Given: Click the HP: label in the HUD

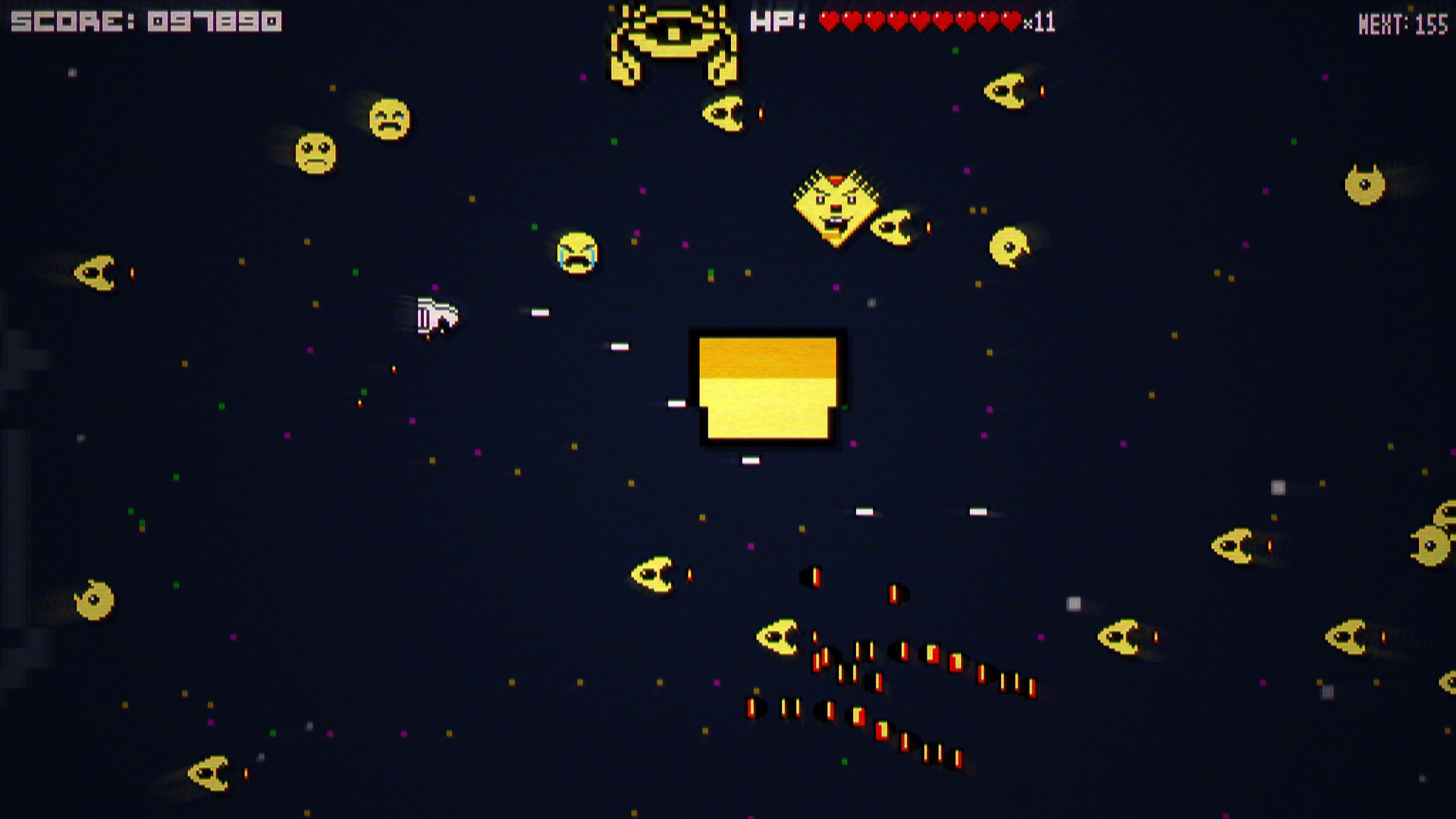Looking at the screenshot, I should click(x=777, y=23).
